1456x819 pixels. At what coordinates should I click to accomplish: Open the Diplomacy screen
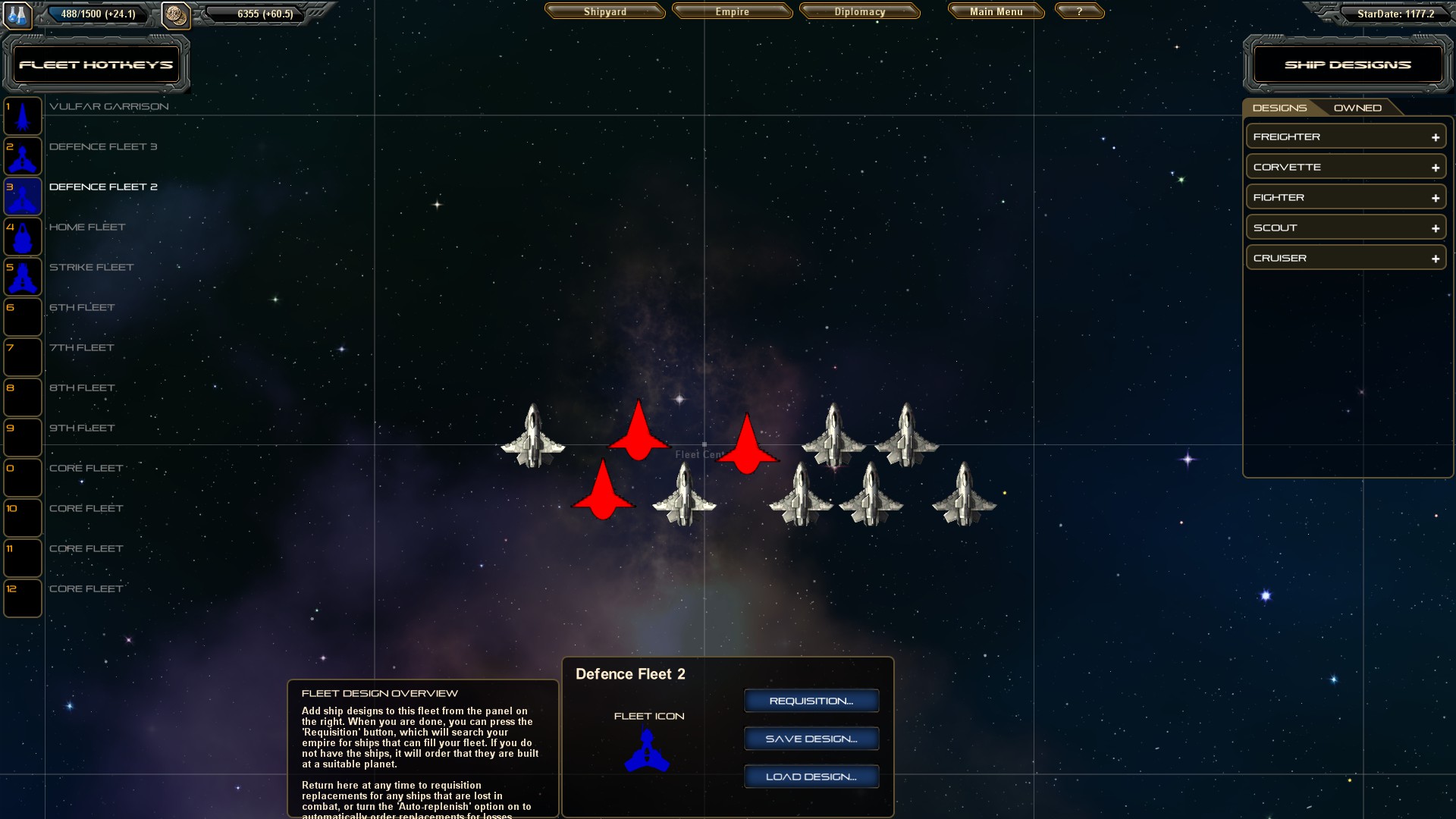859,12
